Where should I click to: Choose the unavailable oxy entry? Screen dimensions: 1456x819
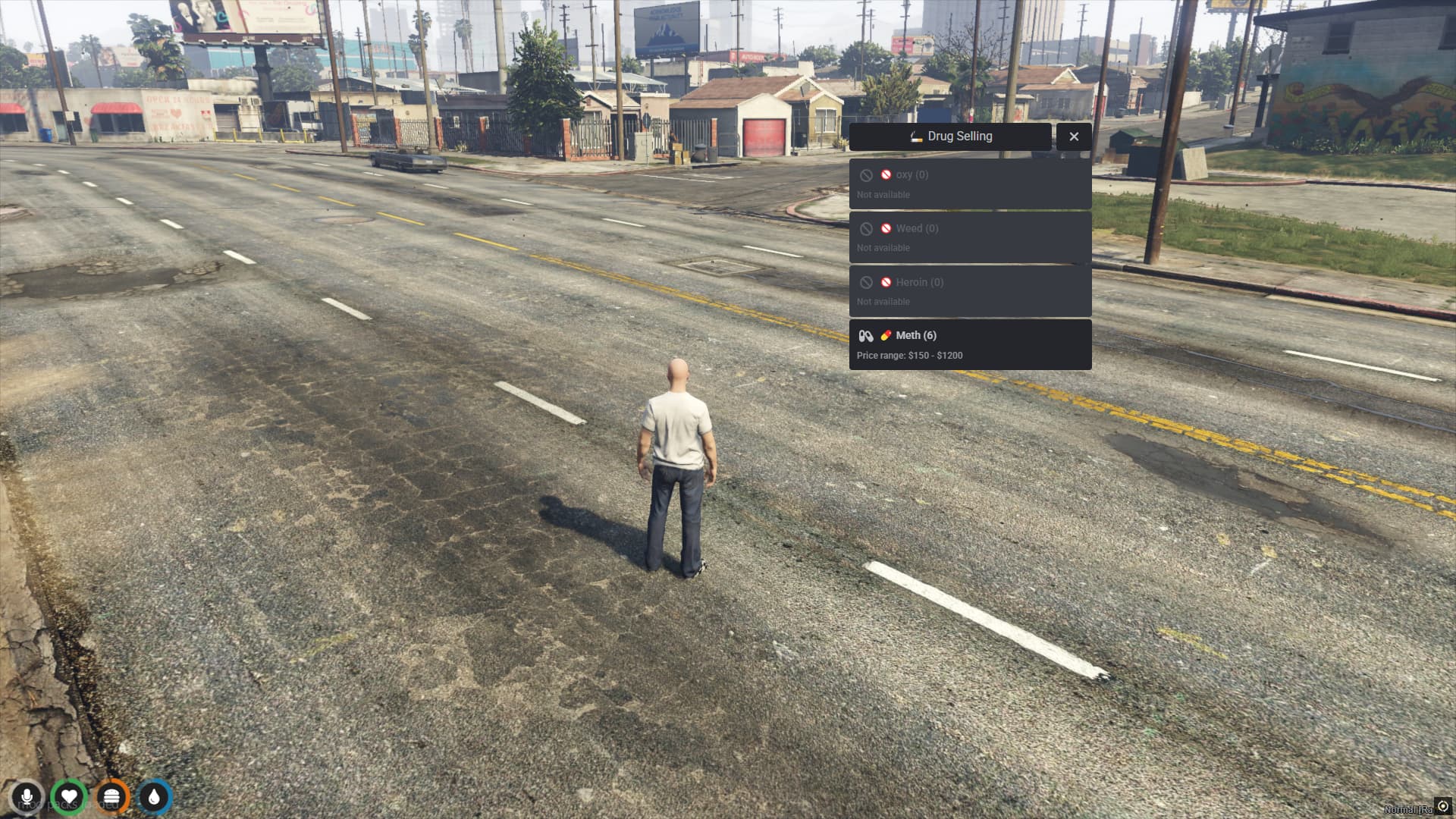tap(970, 184)
